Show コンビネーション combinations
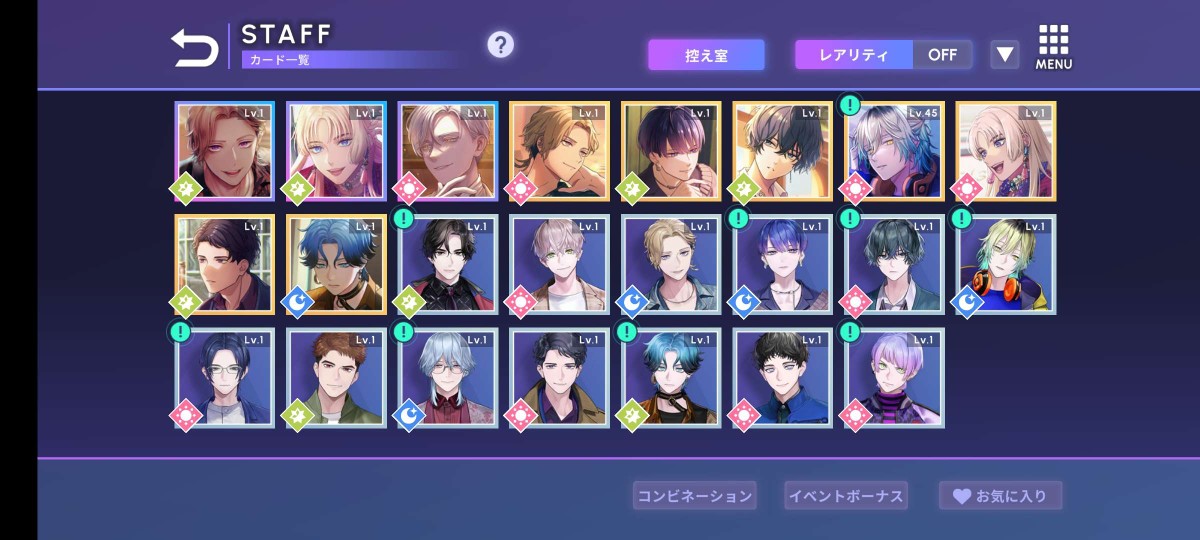 [694, 495]
